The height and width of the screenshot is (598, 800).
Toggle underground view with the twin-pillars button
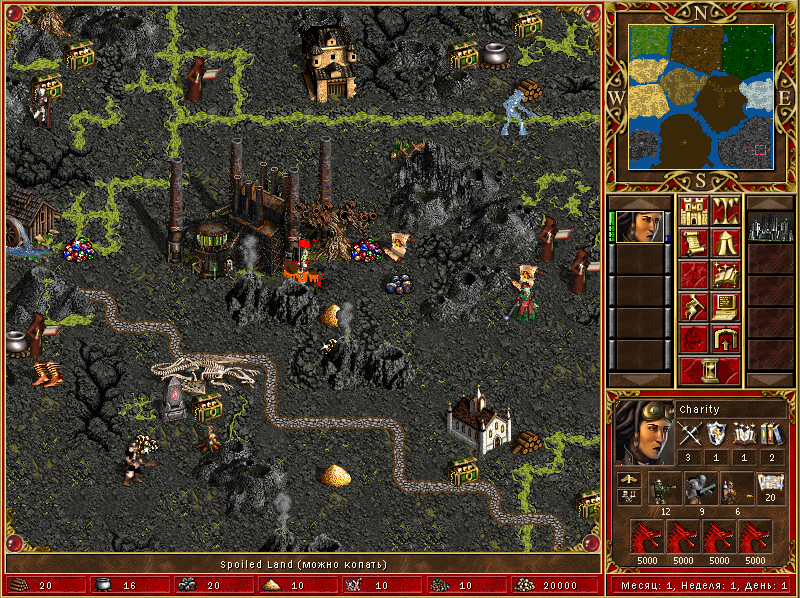point(724,211)
